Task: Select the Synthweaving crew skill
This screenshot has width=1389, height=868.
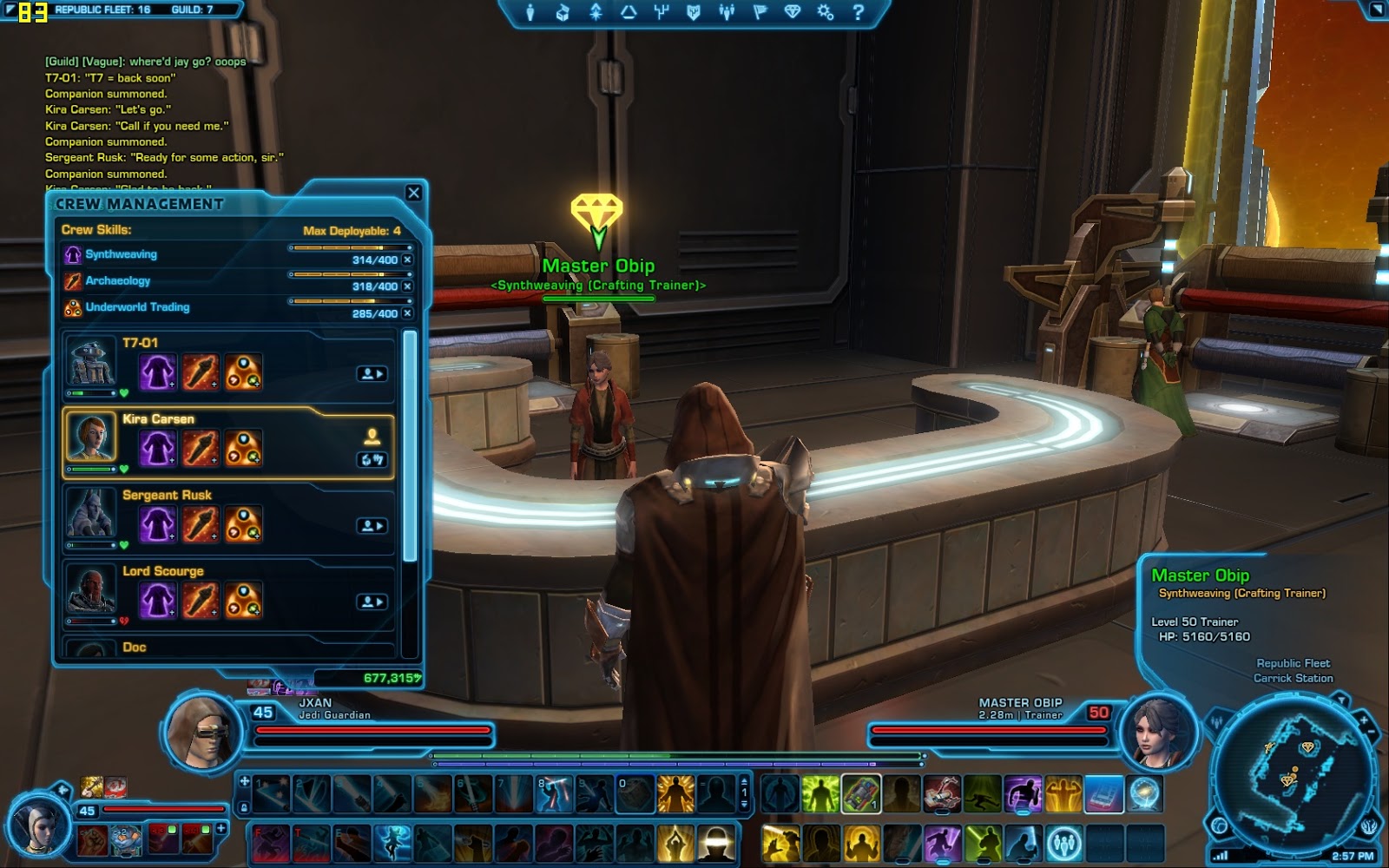Action: click(121, 254)
